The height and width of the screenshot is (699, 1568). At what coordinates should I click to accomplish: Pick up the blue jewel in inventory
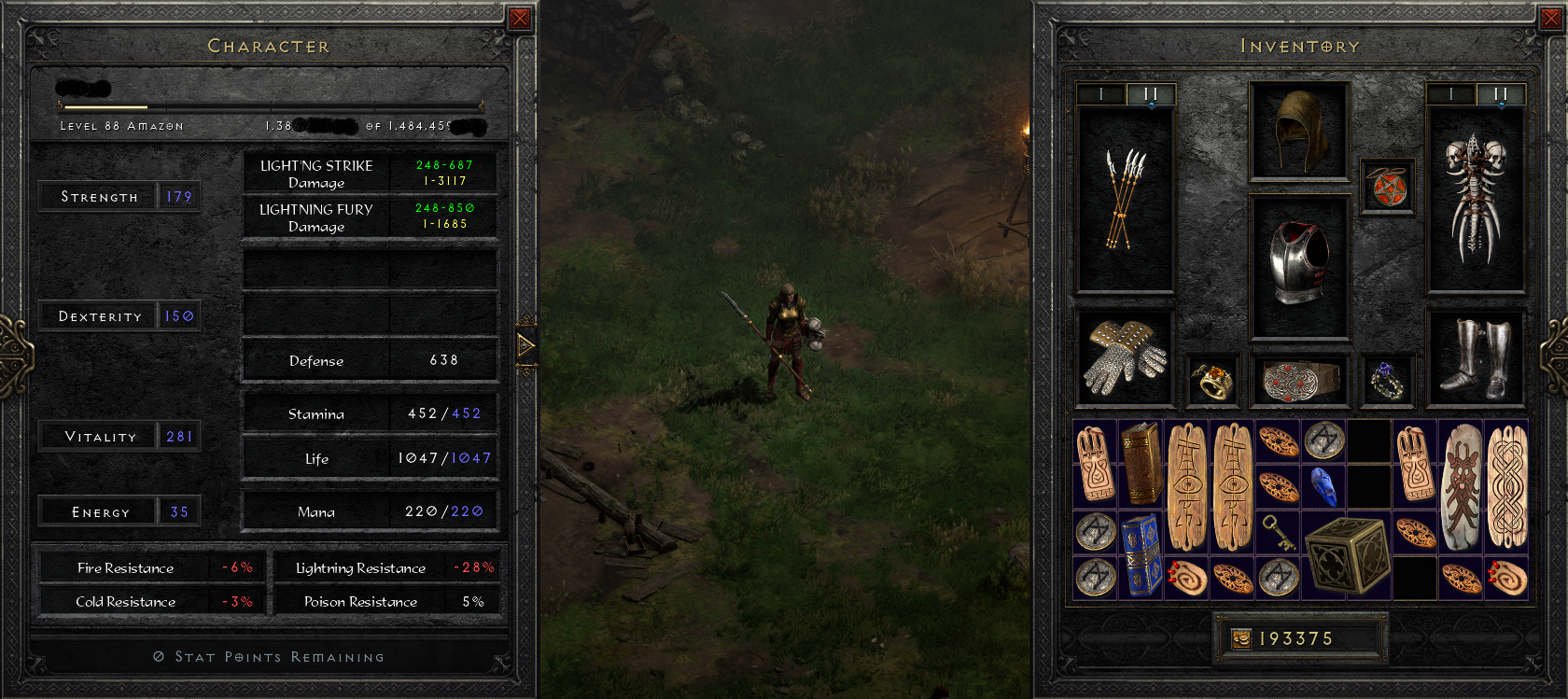1323,487
